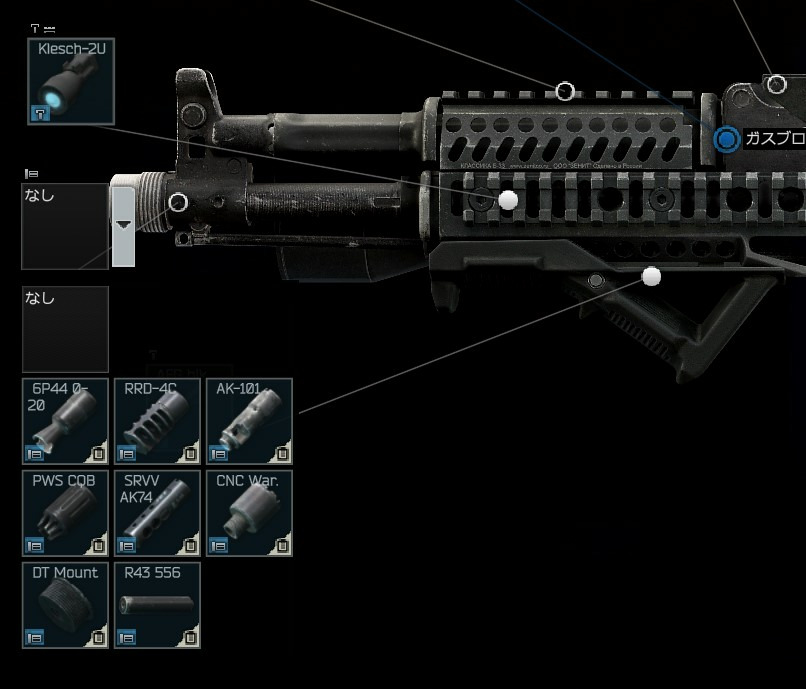Select the foregrip attachment node on the handguard

point(652,276)
